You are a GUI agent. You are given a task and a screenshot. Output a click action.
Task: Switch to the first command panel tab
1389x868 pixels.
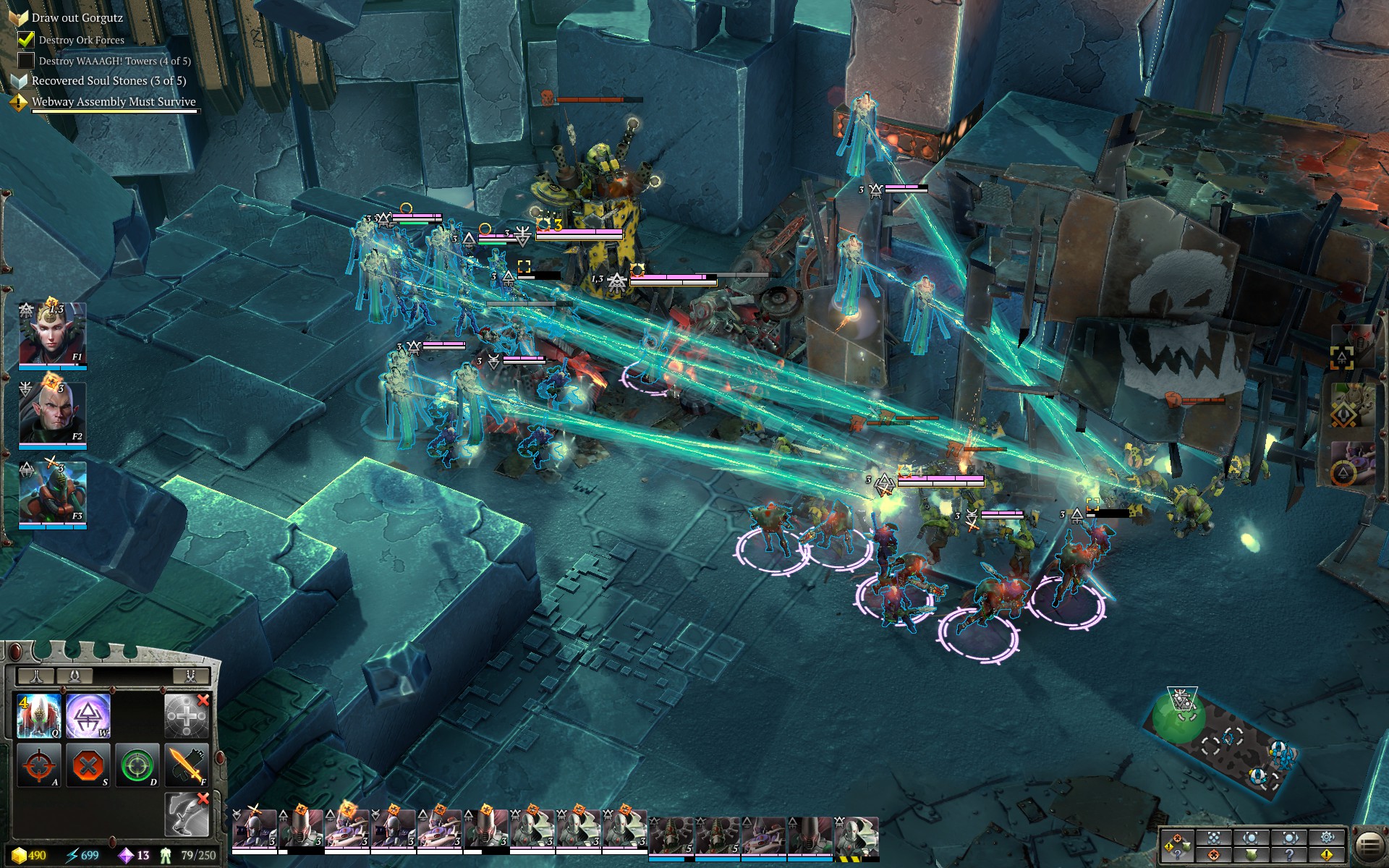click(35, 676)
